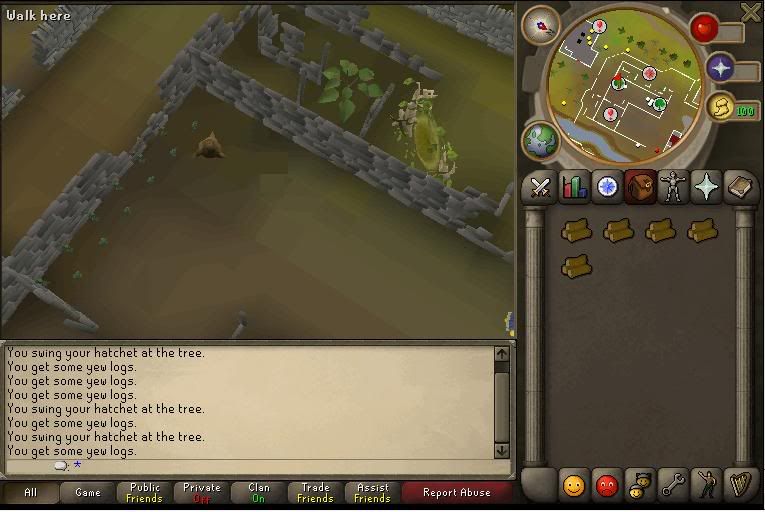The height and width of the screenshot is (512, 765).
Task: Open the Ignore List red smiley tab
Action: (606, 486)
